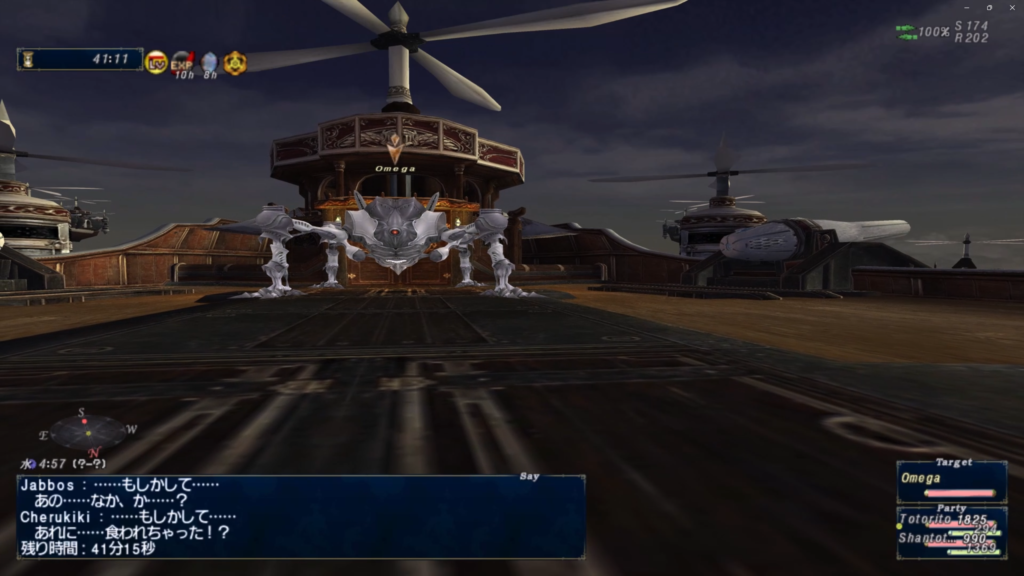Screen dimensions: 1024x576
Task: Select the golden hexagon status icon
Action: coord(235,62)
